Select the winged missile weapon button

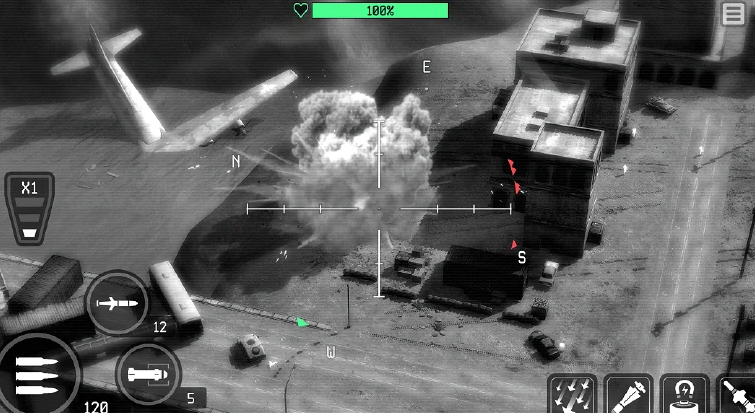pos(117,301)
